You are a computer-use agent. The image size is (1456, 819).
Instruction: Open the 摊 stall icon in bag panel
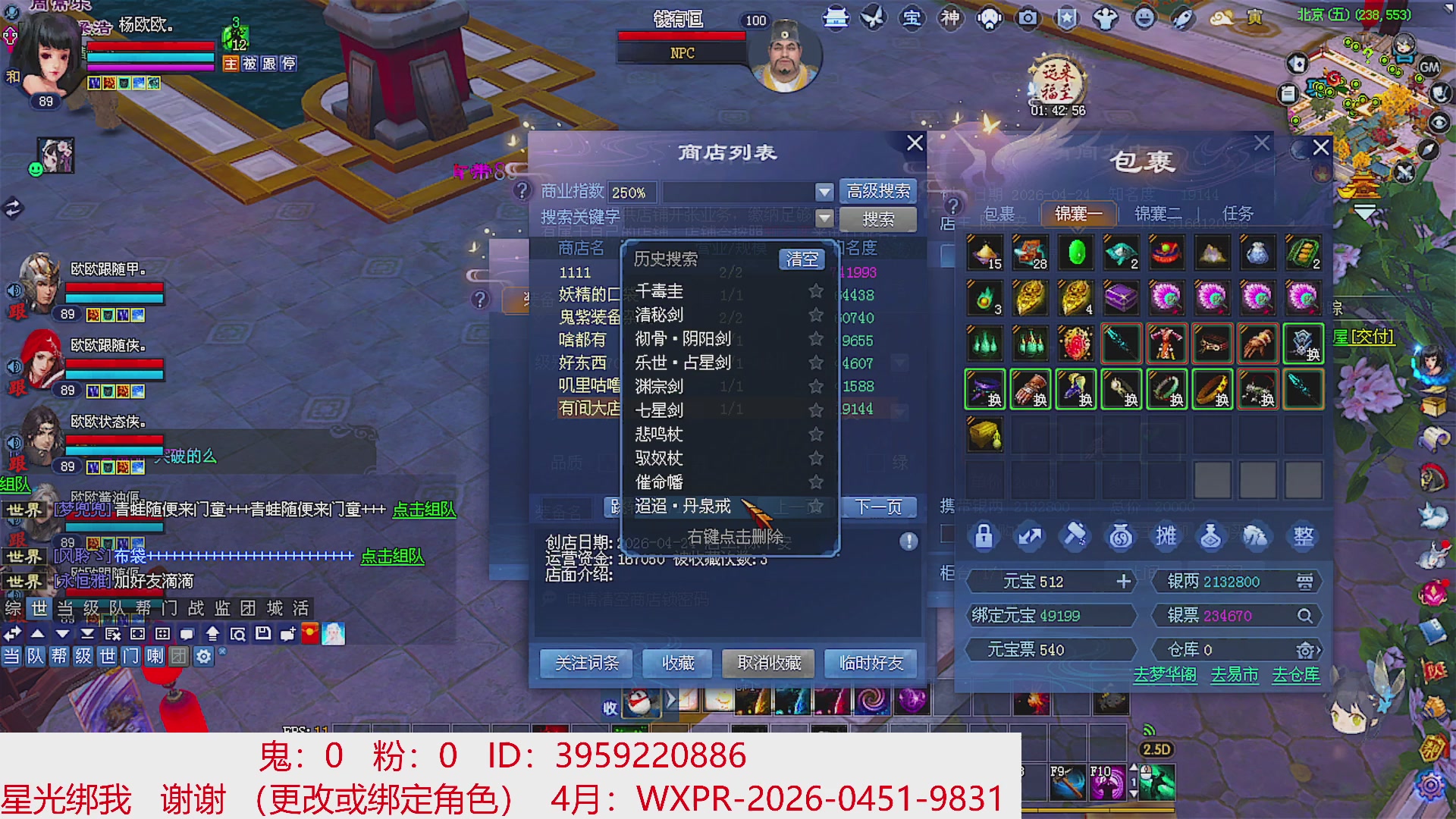(x=1166, y=536)
